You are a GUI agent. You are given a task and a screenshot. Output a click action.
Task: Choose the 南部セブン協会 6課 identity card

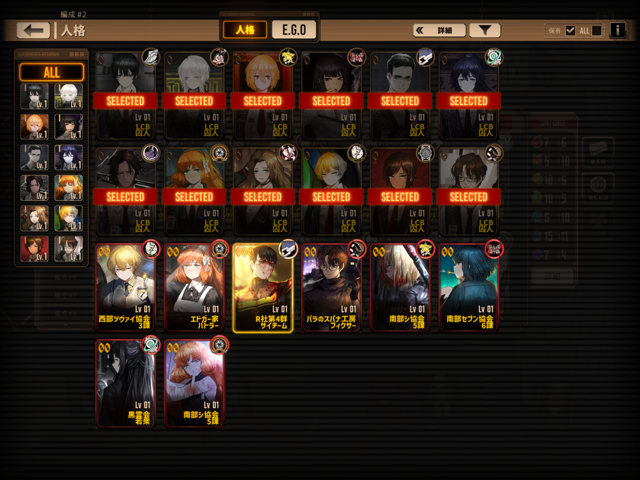468,287
